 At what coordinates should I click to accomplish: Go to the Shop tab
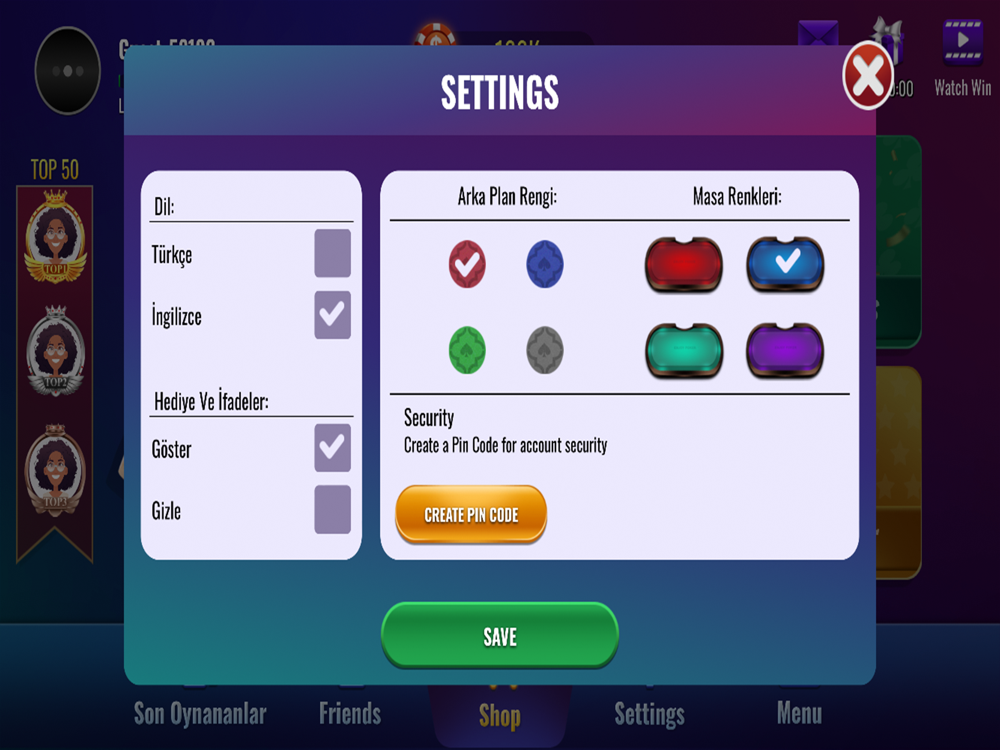(x=499, y=715)
